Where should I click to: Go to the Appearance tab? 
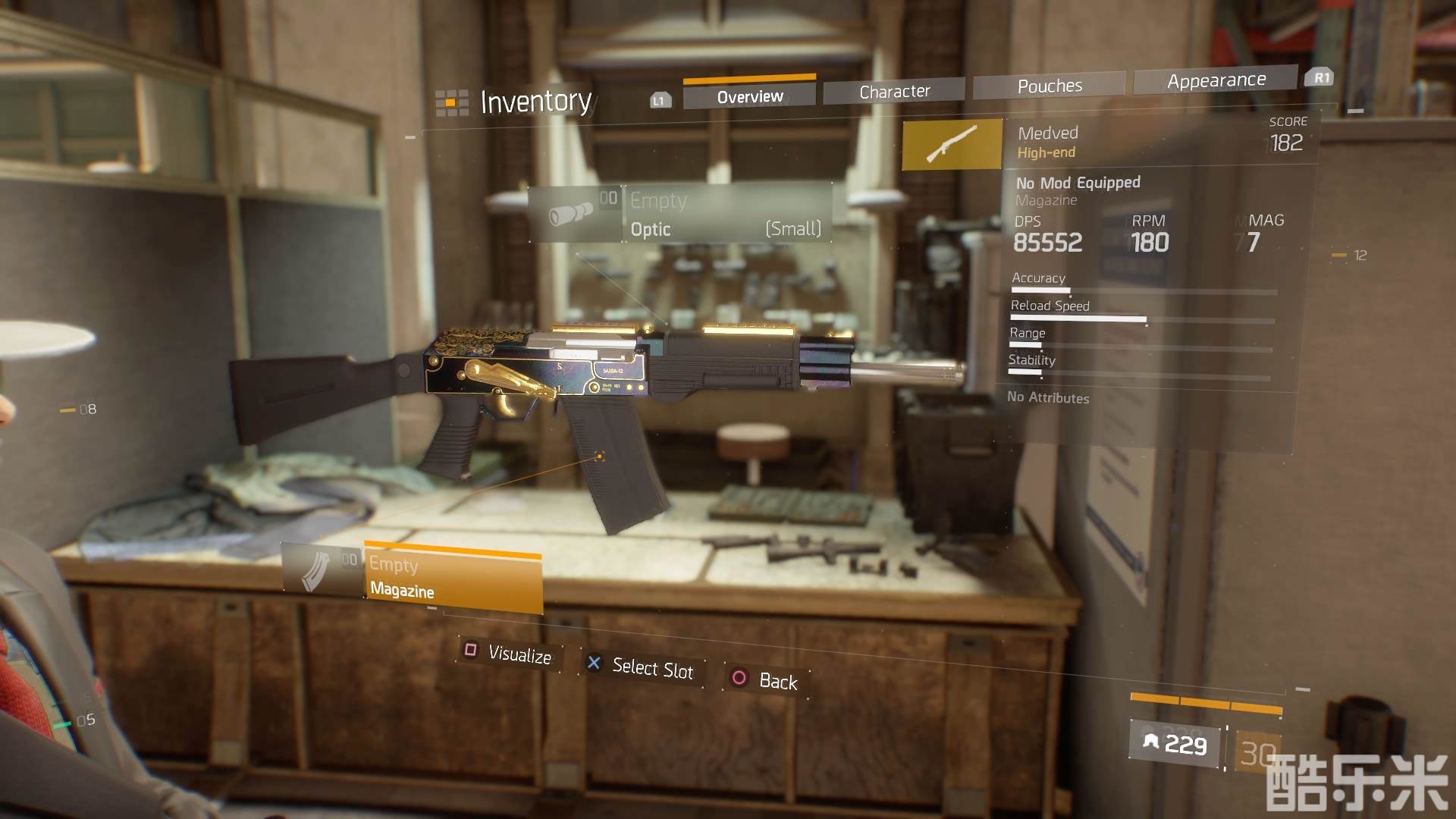pyautogui.click(x=1216, y=80)
